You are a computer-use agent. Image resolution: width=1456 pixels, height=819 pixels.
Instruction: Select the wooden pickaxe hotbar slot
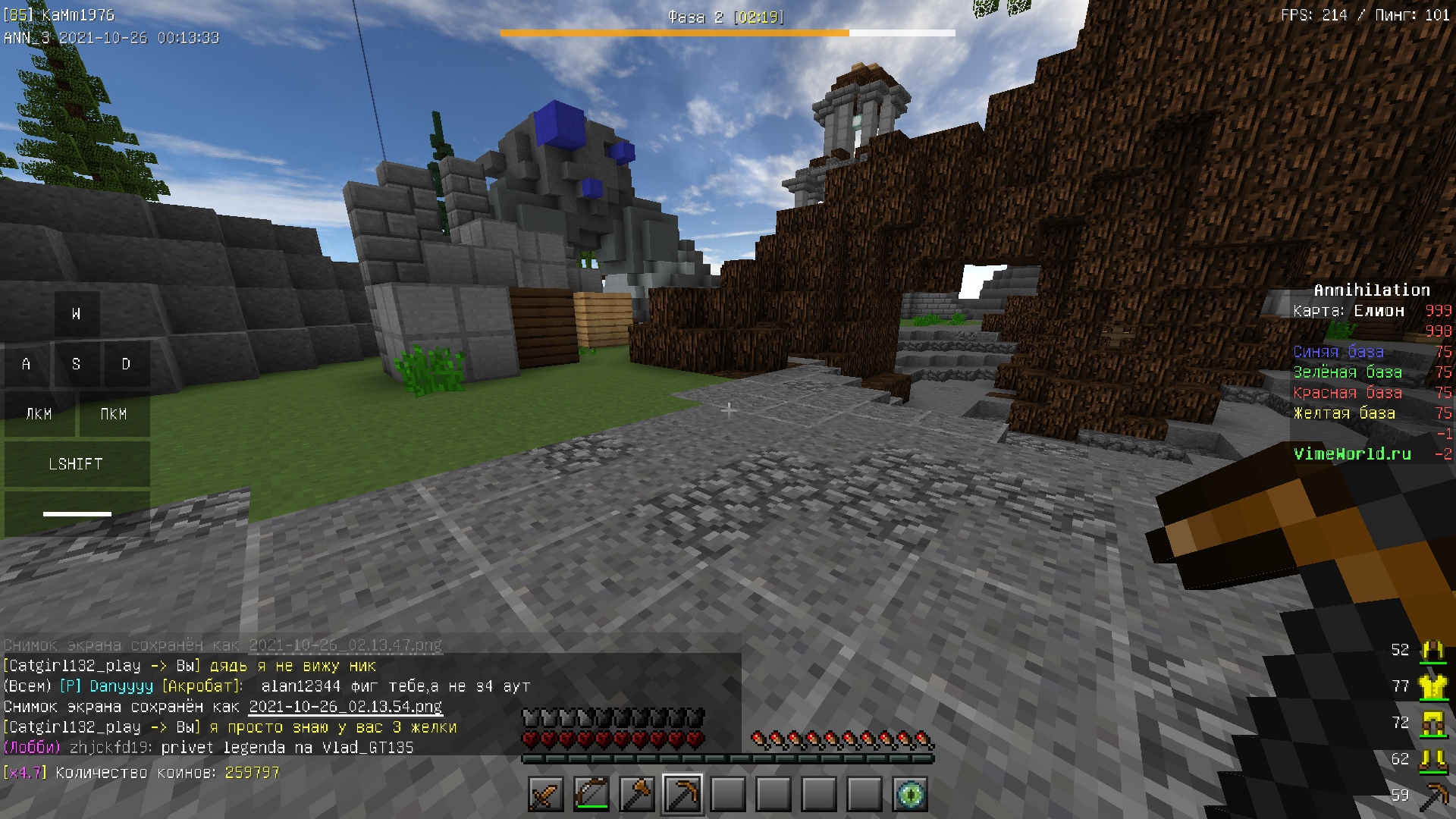[682, 795]
